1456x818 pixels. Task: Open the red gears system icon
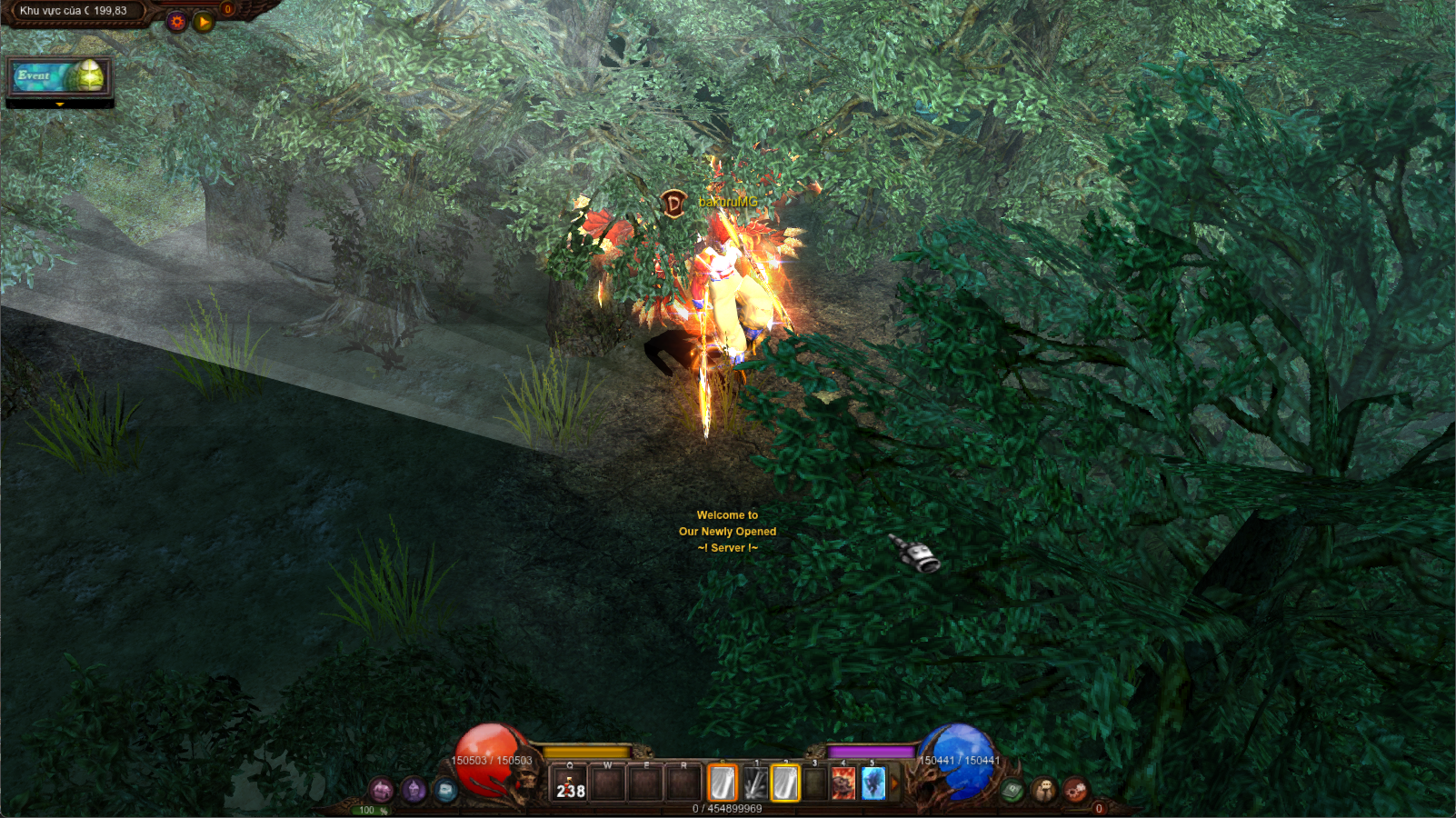(1075, 790)
